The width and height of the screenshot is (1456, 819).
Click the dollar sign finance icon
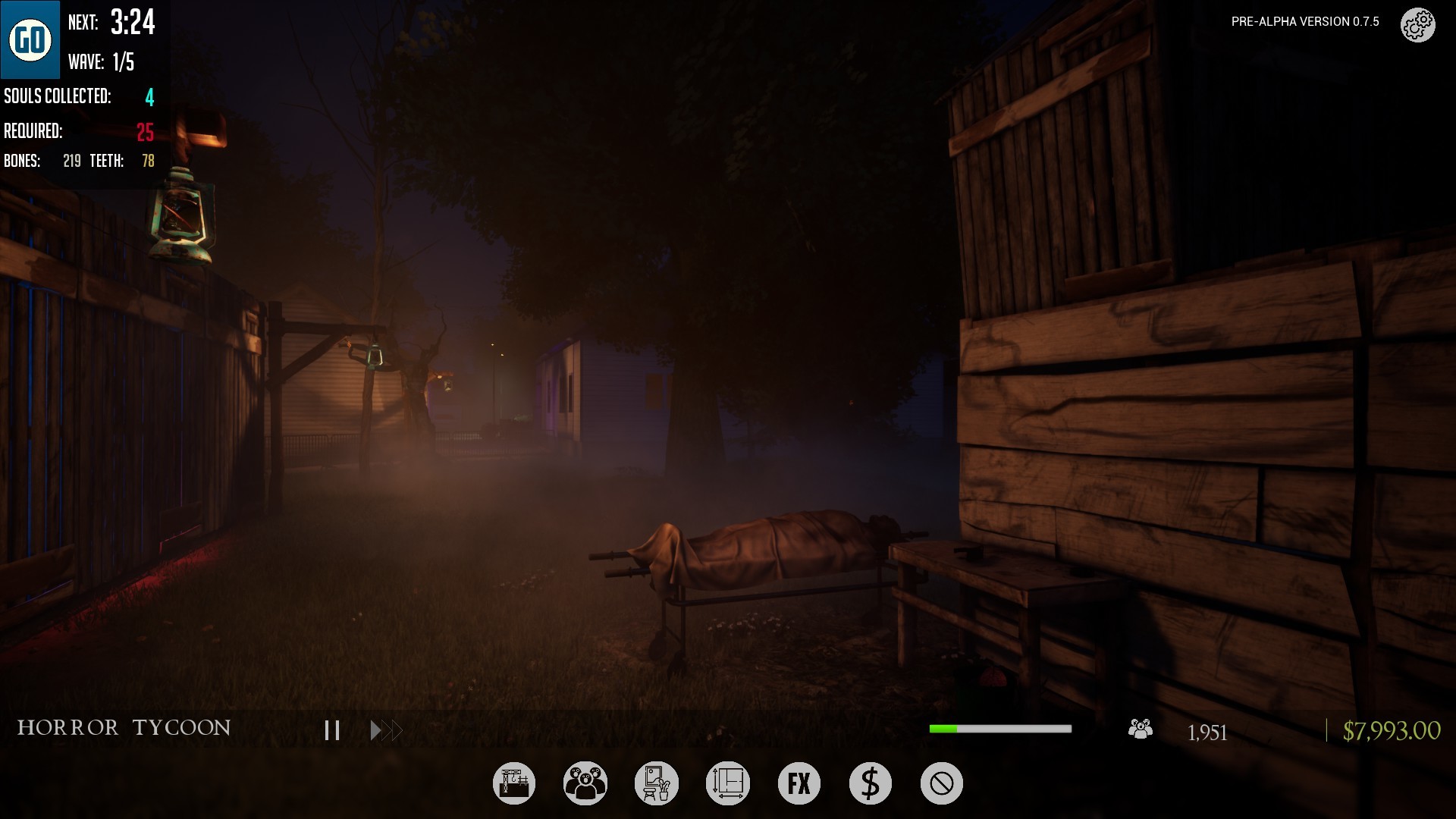[x=870, y=783]
